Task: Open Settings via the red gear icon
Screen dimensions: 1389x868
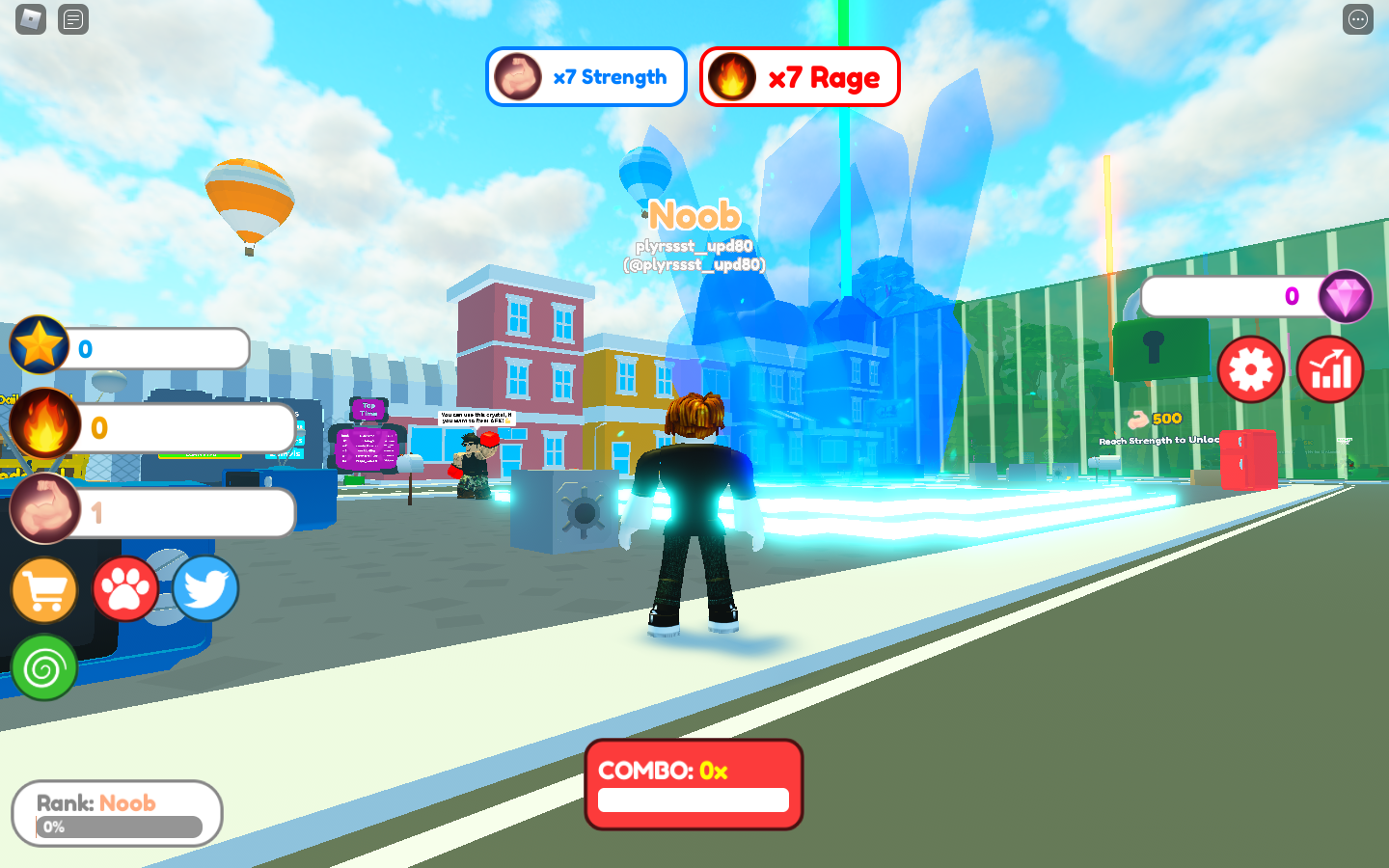Action: tap(1250, 369)
